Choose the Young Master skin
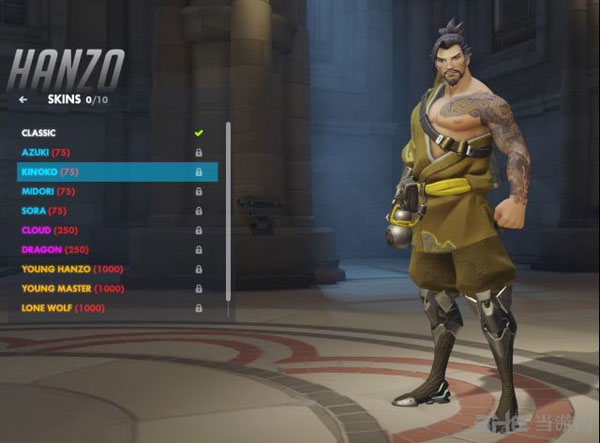The image size is (600, 443). [74, 288]
